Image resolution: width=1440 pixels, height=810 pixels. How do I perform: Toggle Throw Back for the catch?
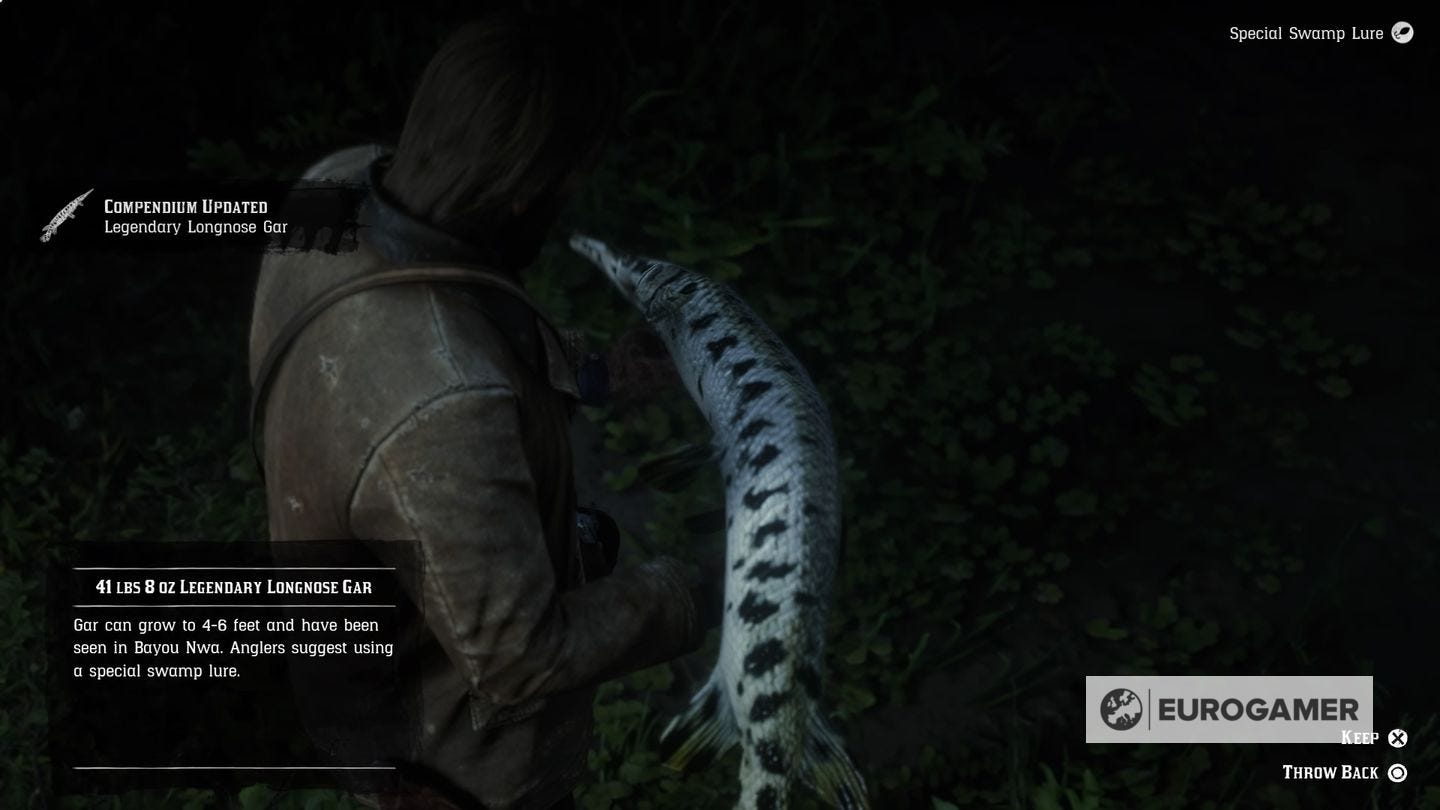pos(1397,772)
